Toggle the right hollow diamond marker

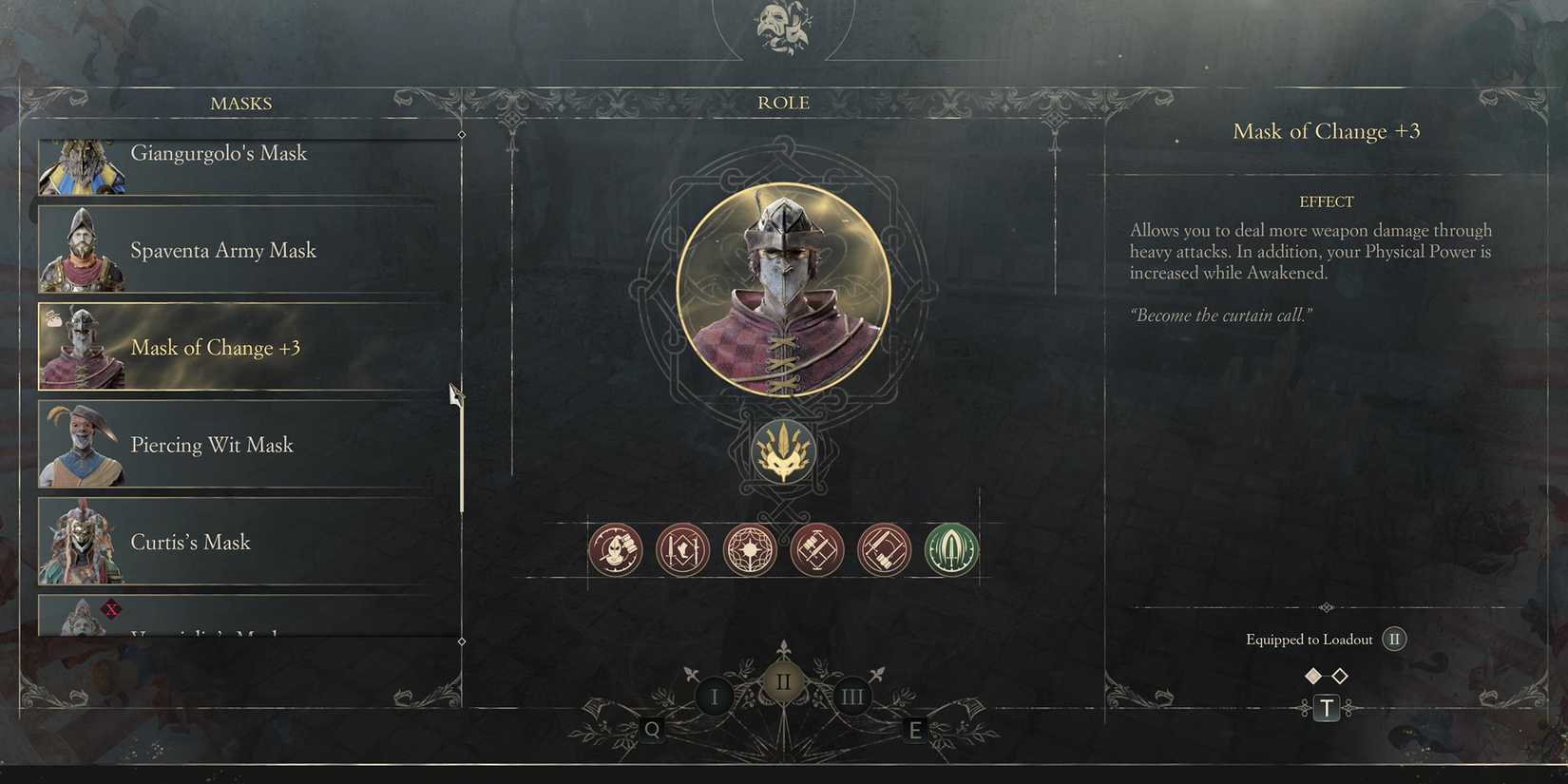pyautogui.click(x=1340, y=675)
